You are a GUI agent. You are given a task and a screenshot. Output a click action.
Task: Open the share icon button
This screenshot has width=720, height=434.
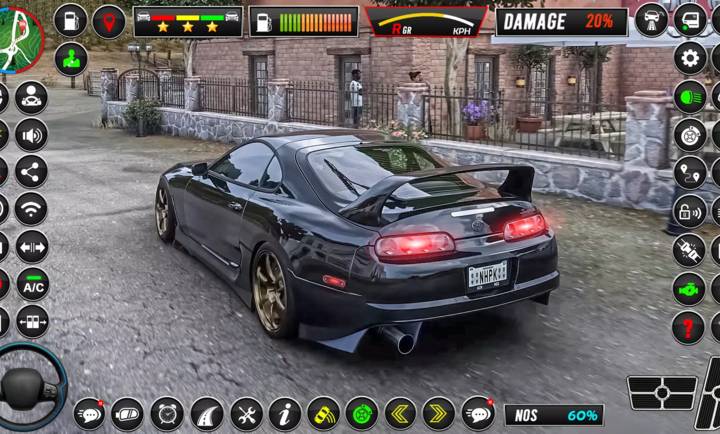[32, 171]
